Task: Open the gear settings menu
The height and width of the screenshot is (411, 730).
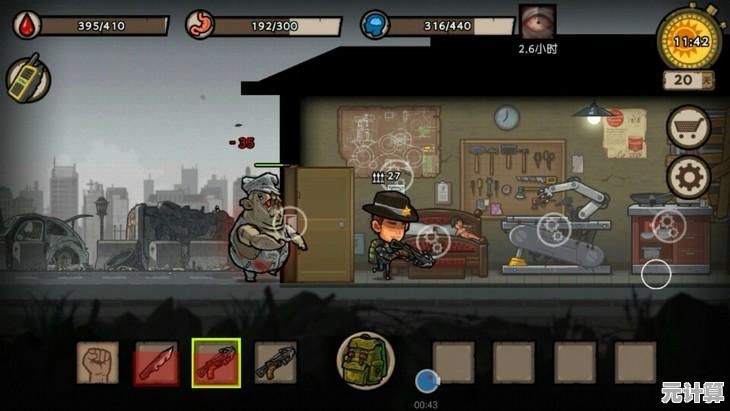Action: (688, 178)
